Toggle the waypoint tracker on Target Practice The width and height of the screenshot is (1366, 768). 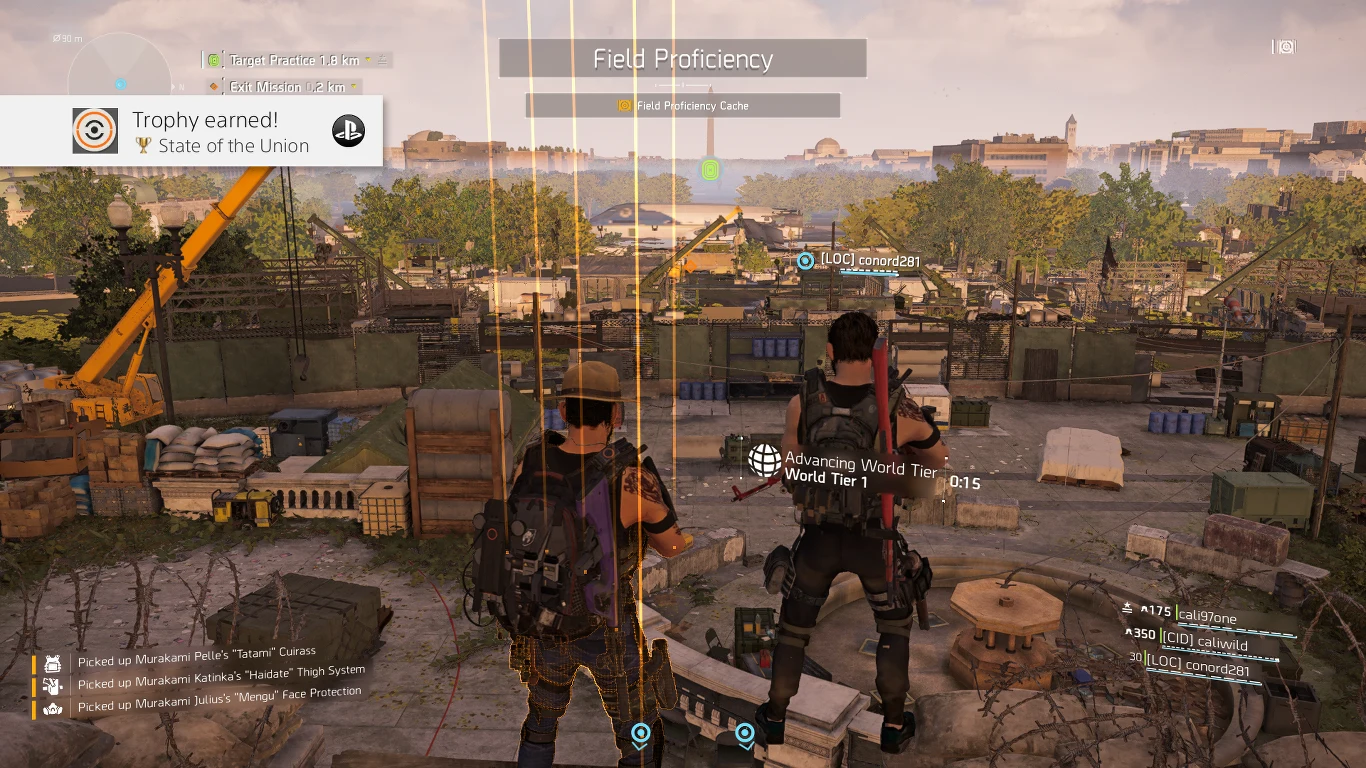[383, 61]
